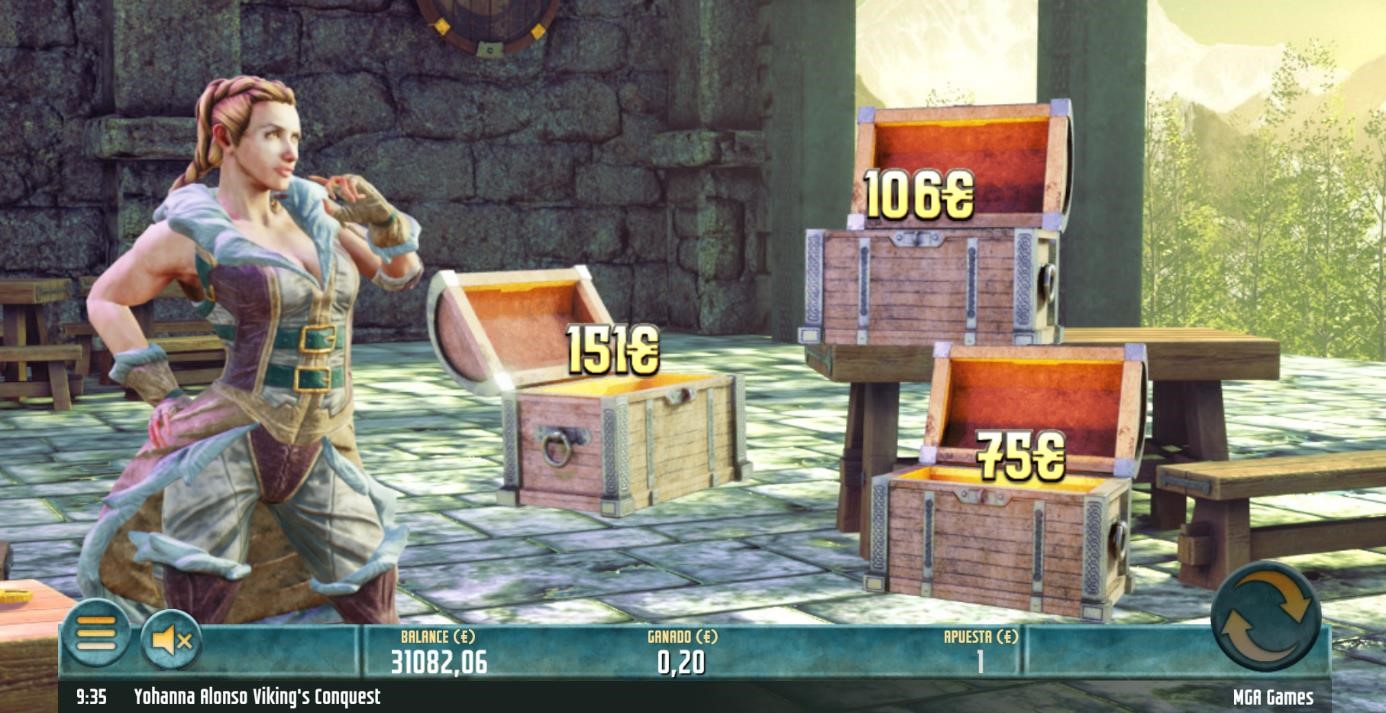Open the hamburger menu
Screen dimensions: 1386x713
click(96, 633)
